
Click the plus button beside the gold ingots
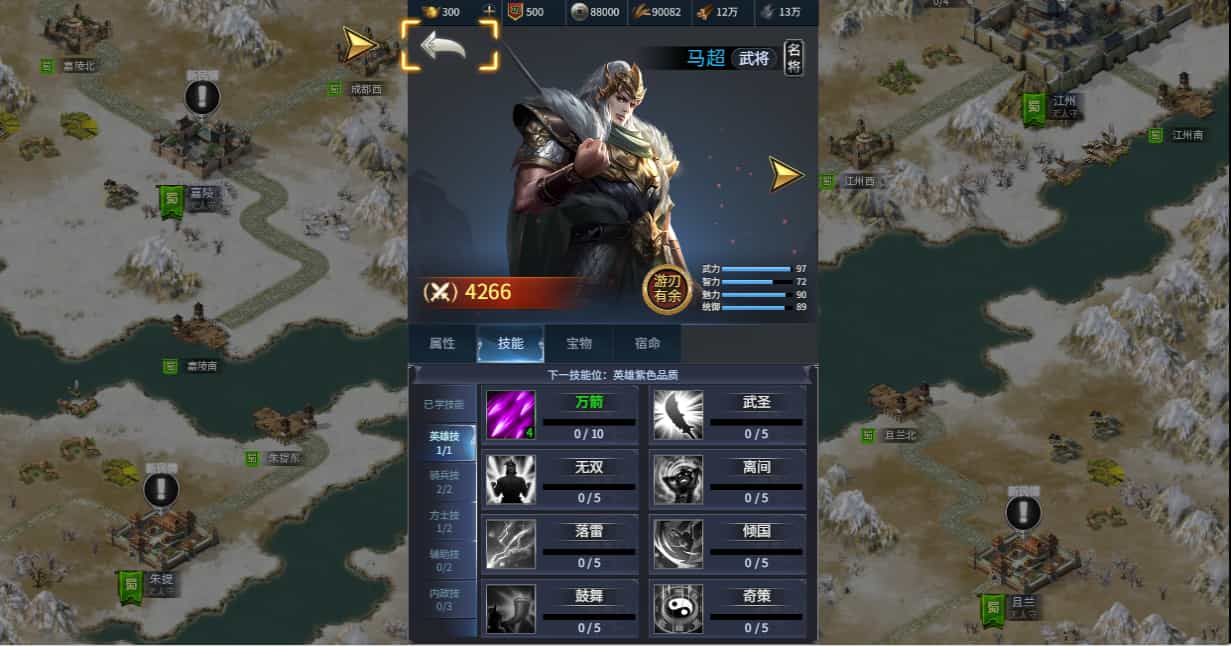pos(489,12)
